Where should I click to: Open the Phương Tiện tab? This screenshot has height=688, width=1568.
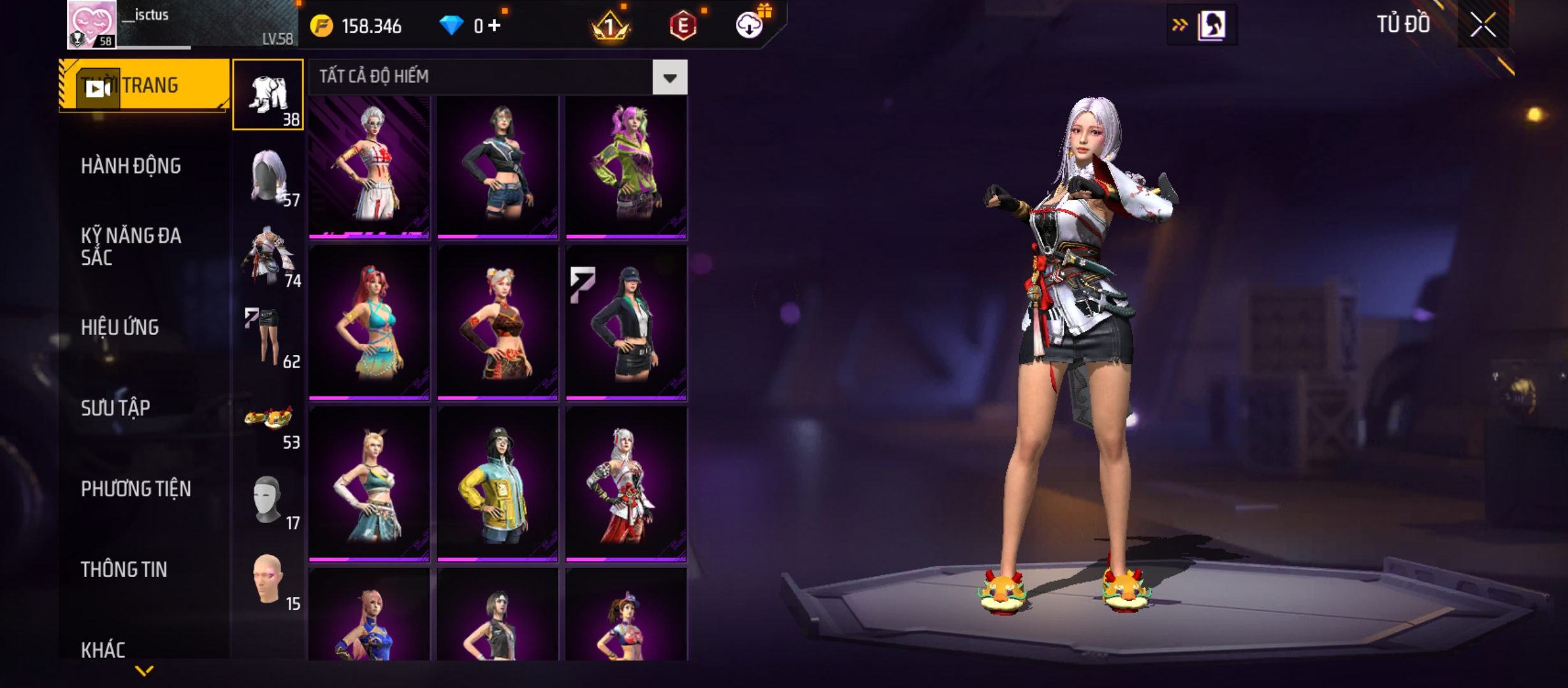(136, 489)
